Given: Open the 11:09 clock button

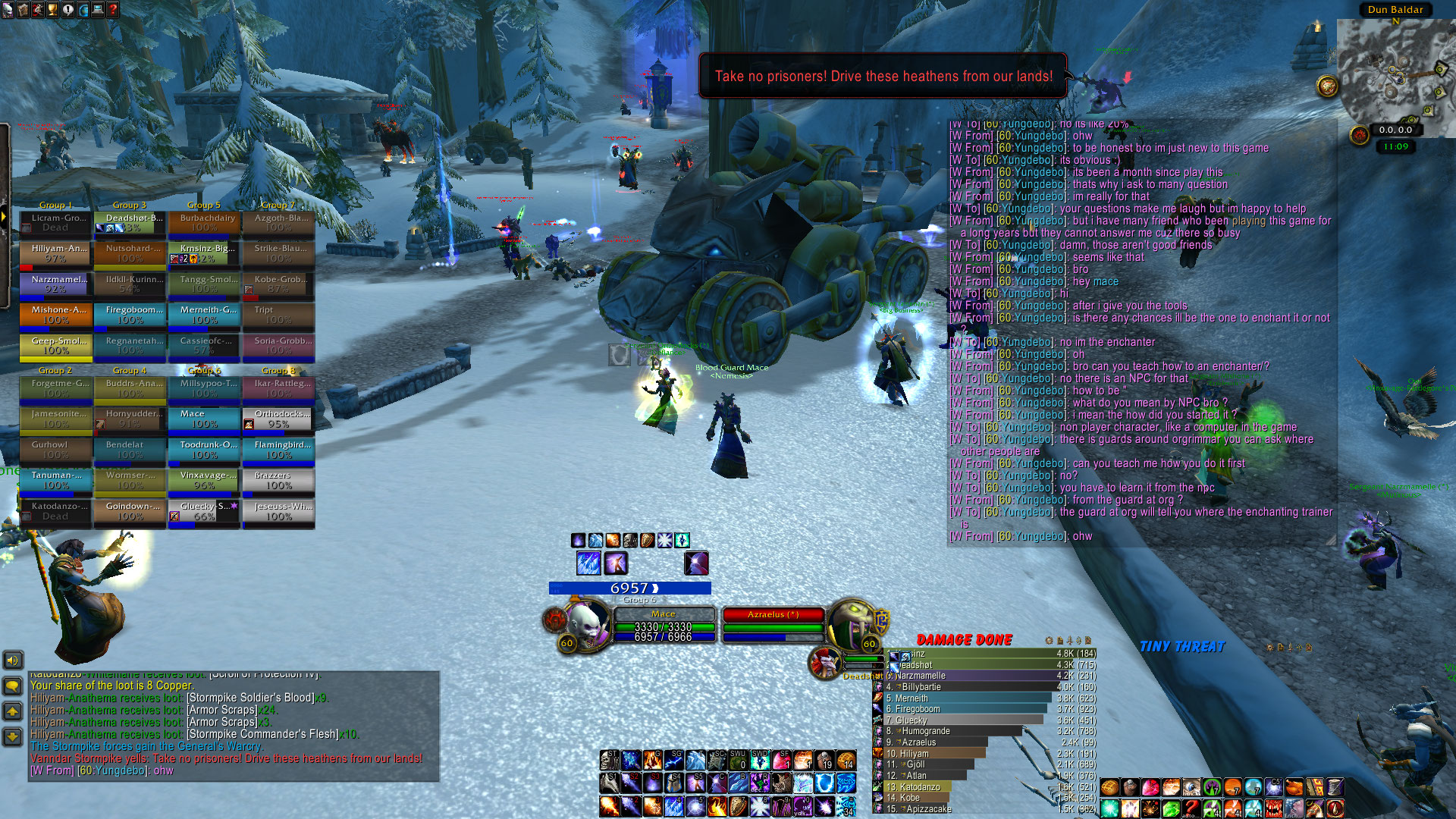Looking at the screenshot, I should 1395,147.
